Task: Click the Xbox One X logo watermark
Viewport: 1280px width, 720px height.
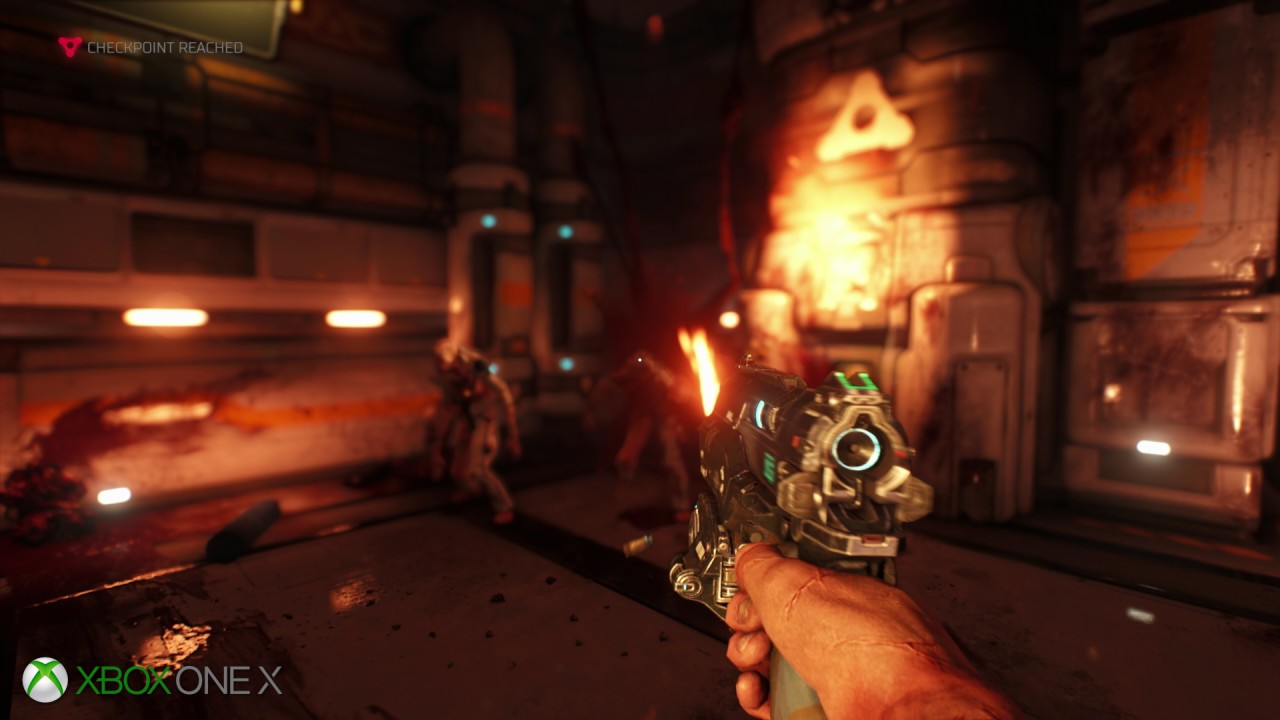Action: (152, 680)
